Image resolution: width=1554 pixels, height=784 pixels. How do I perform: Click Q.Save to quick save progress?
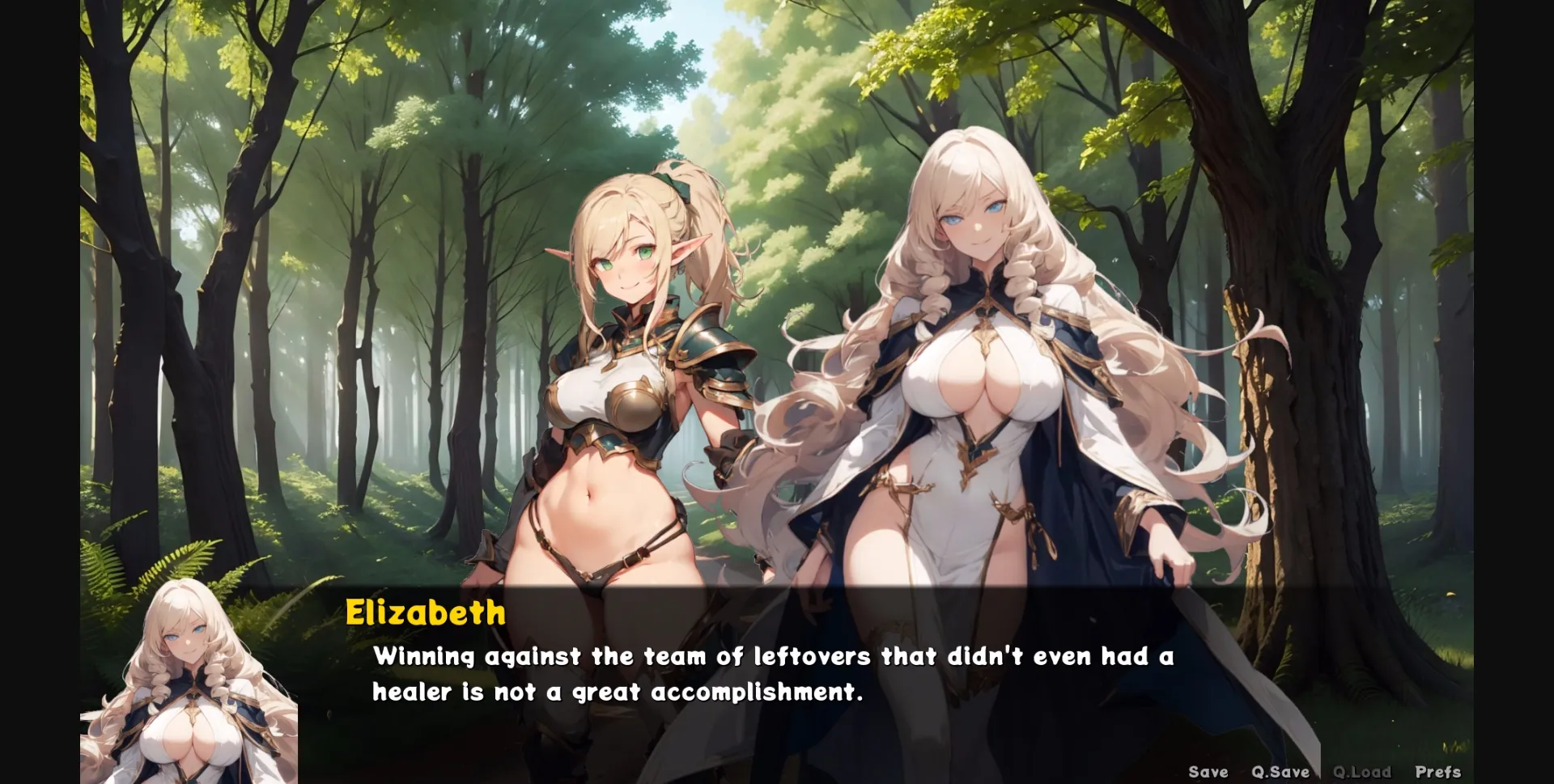1280,771
